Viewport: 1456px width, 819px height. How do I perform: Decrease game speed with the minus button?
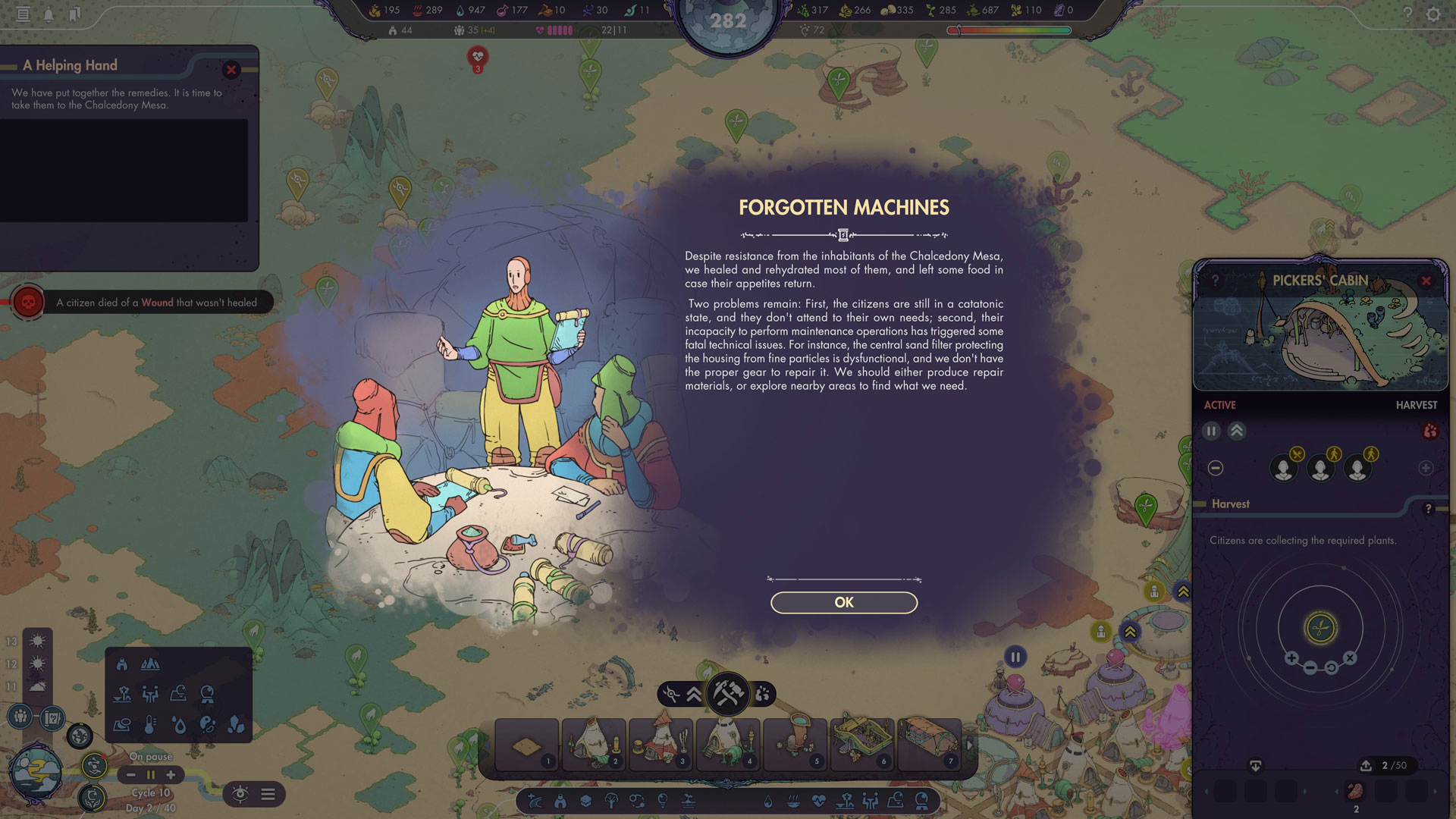131,774
